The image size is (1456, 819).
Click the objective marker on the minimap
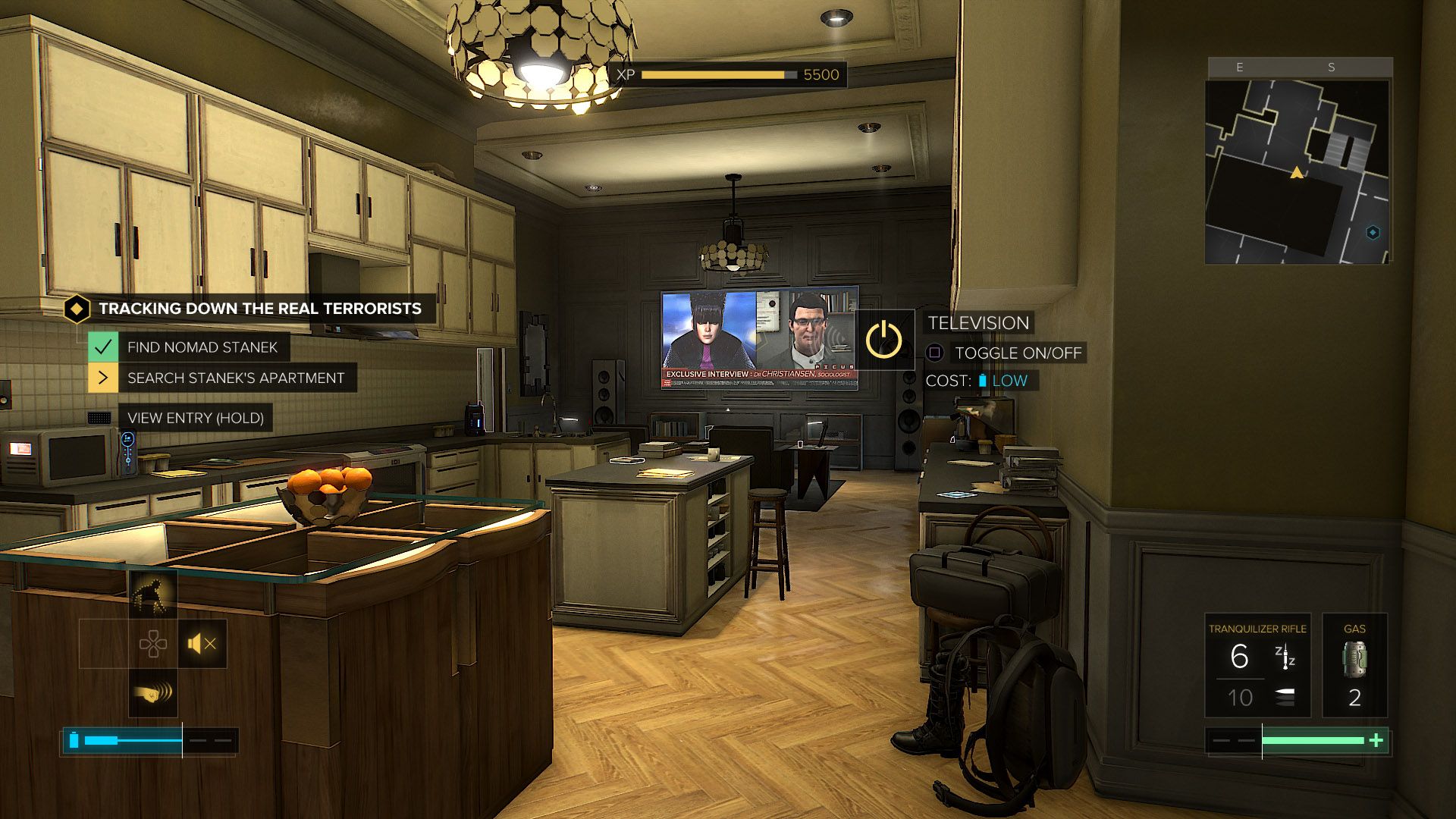[1373, 233]
